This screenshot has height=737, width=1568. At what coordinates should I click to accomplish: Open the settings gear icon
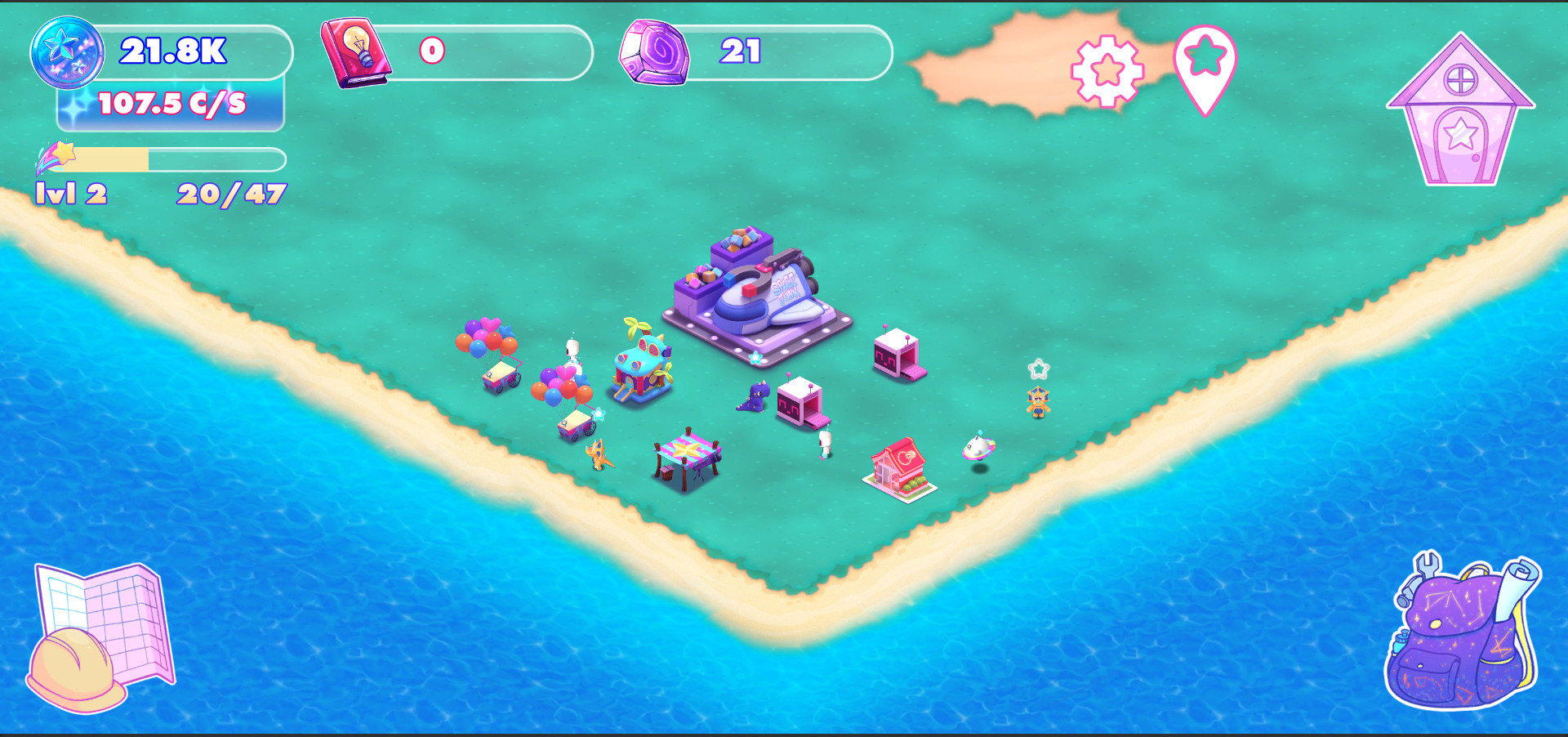pyautogui.click(x=1107, y=71)
